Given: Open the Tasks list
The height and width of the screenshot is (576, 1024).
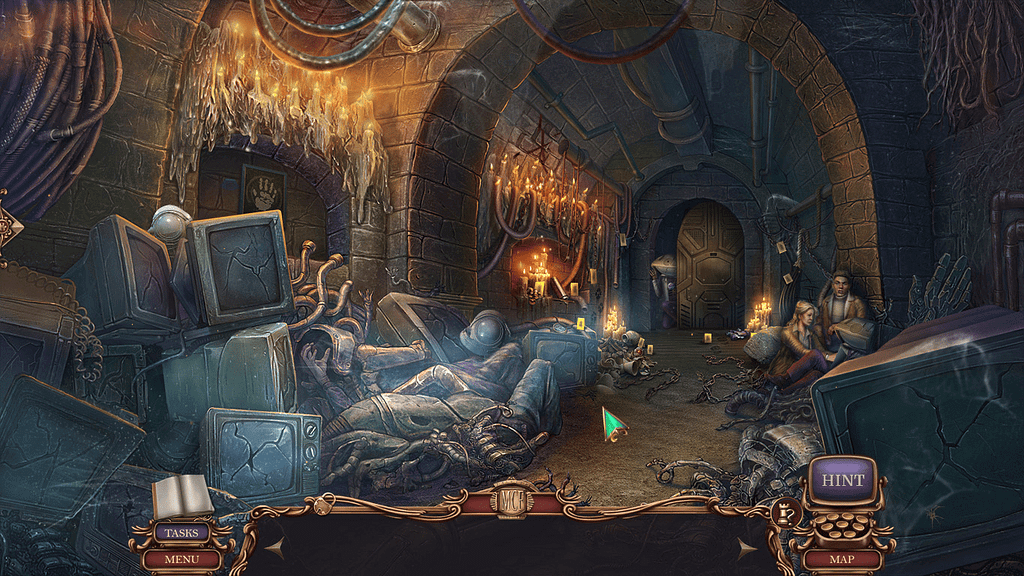Looking at the screenshot, I should pos(181,533).
